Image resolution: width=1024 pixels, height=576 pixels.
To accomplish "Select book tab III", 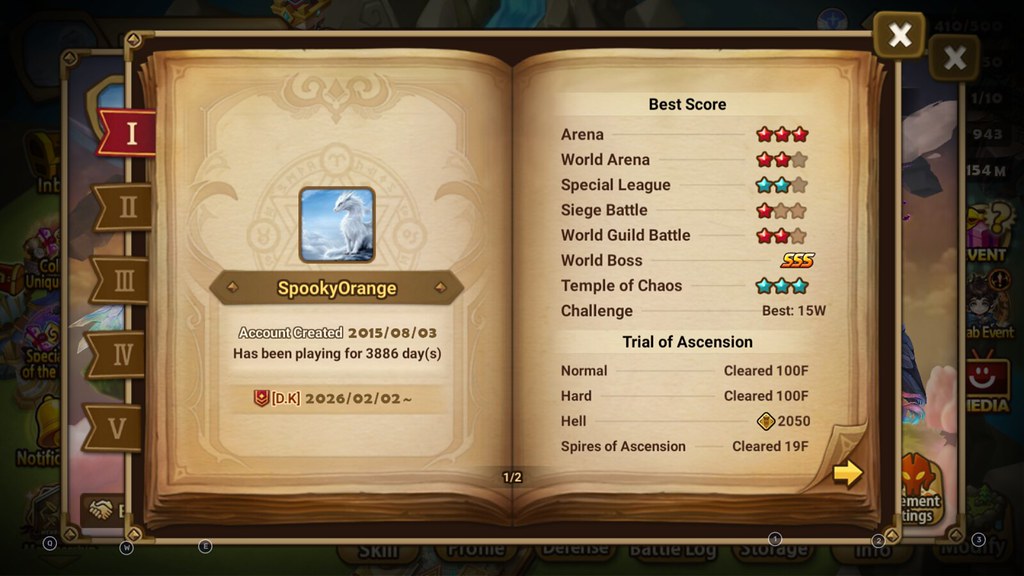I will (x=124, y=281).
